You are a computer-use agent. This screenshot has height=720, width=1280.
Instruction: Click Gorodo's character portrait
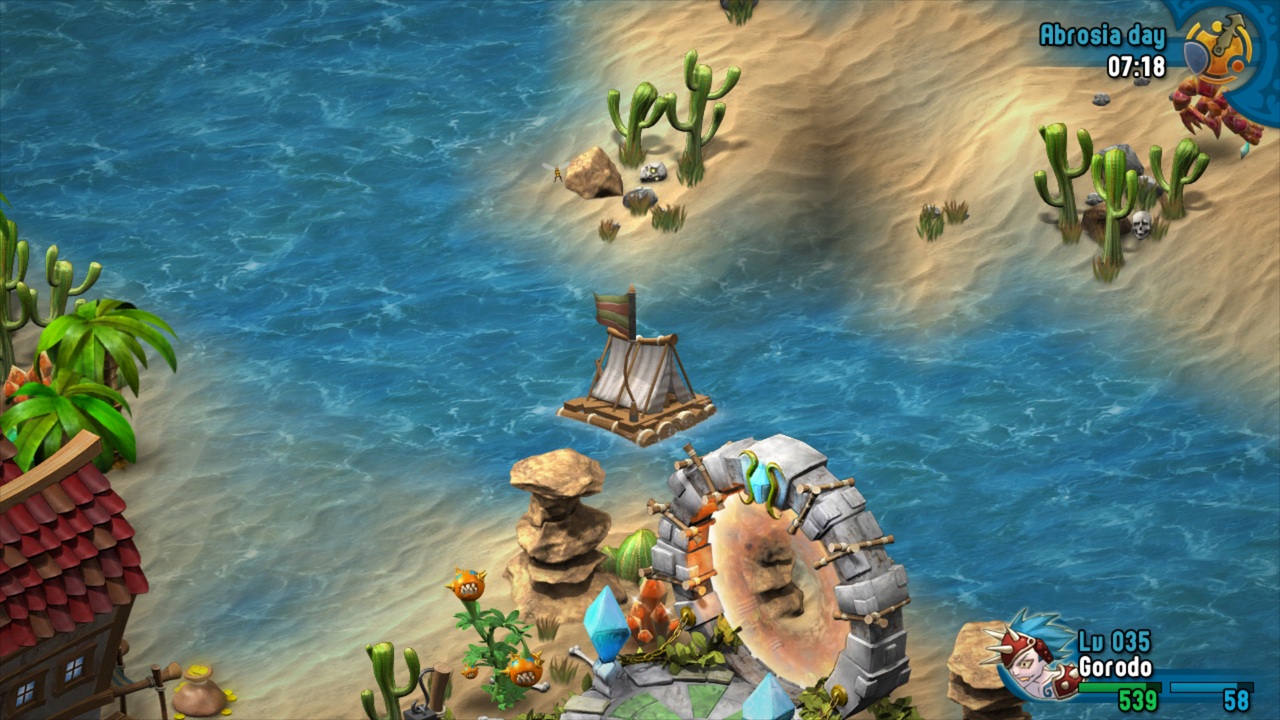[x=1029, y=659]
